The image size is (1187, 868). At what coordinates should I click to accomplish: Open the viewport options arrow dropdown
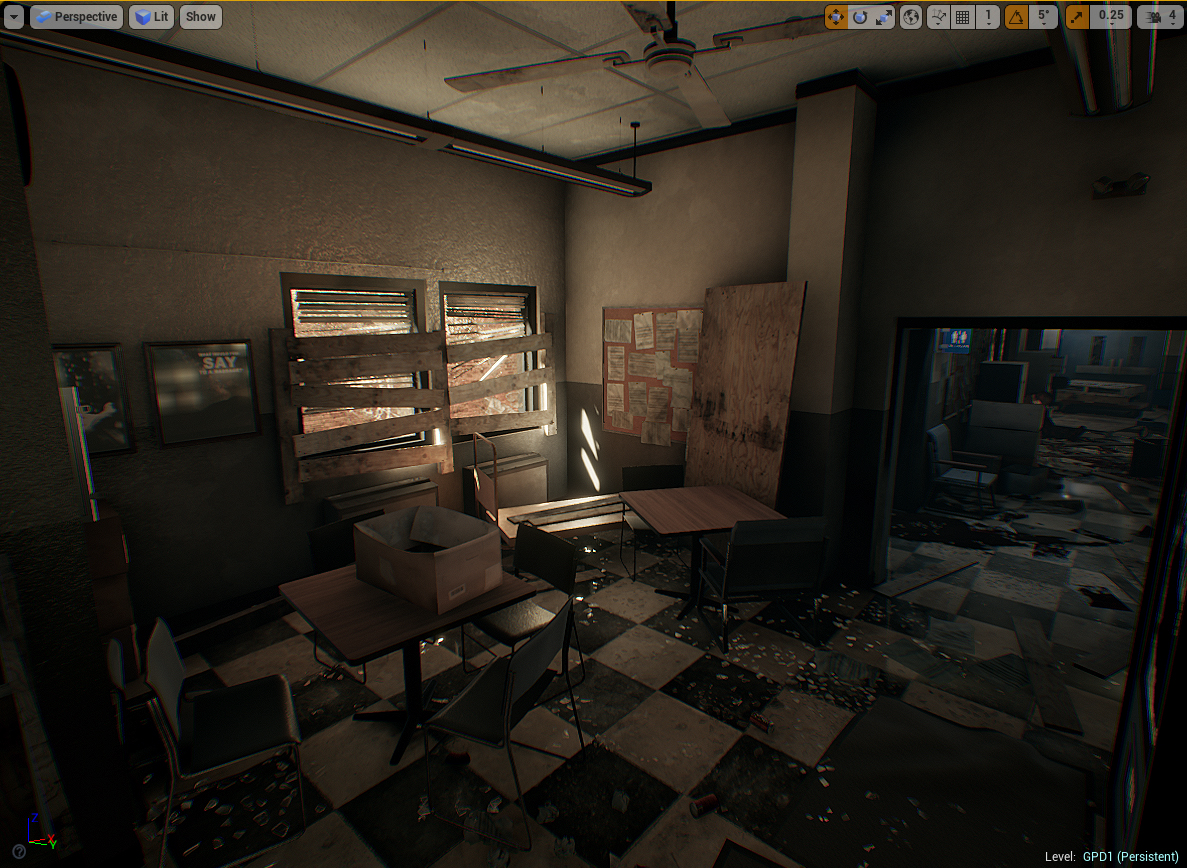(14, 17)
